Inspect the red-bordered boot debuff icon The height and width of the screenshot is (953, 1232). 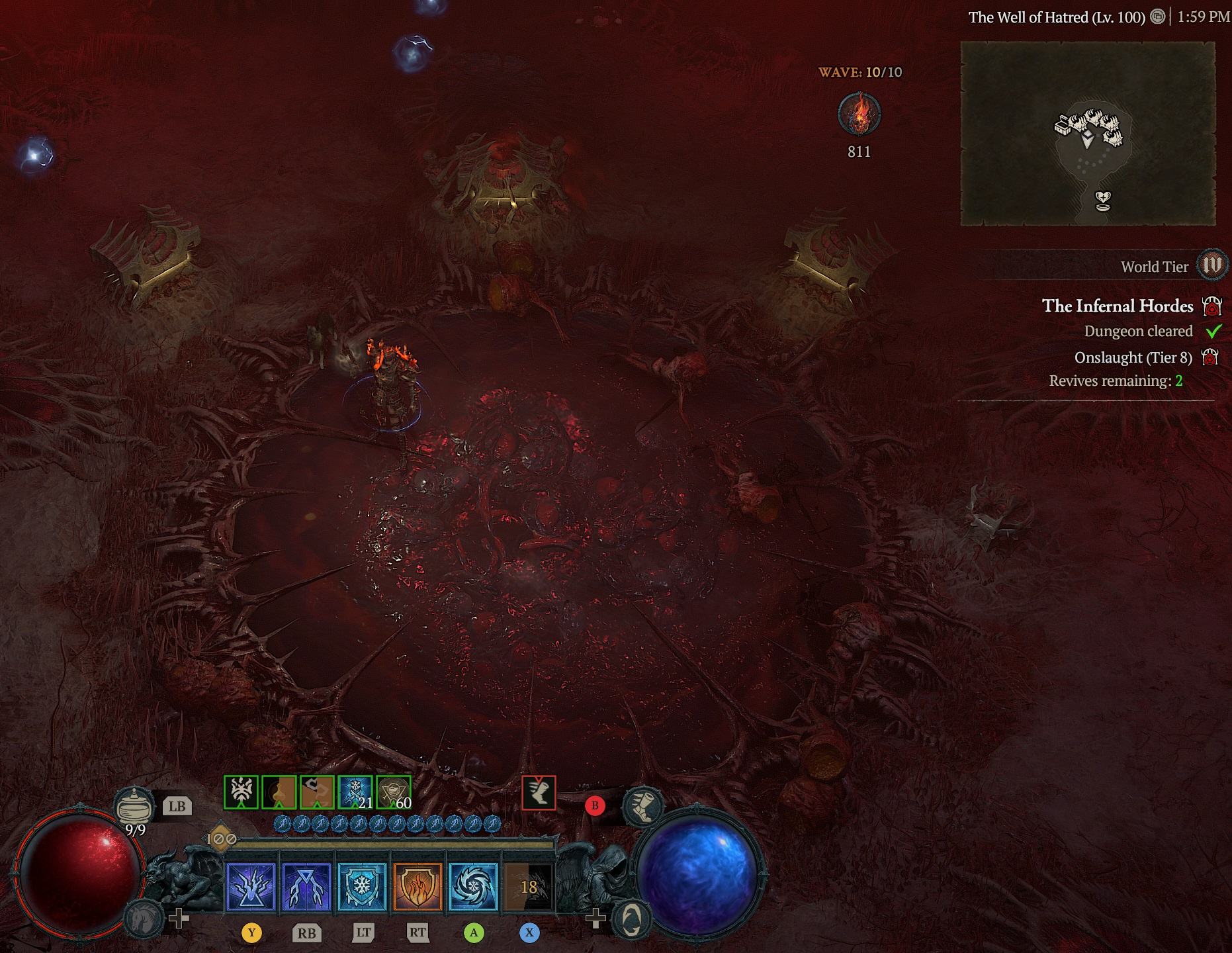pos(539,792)
